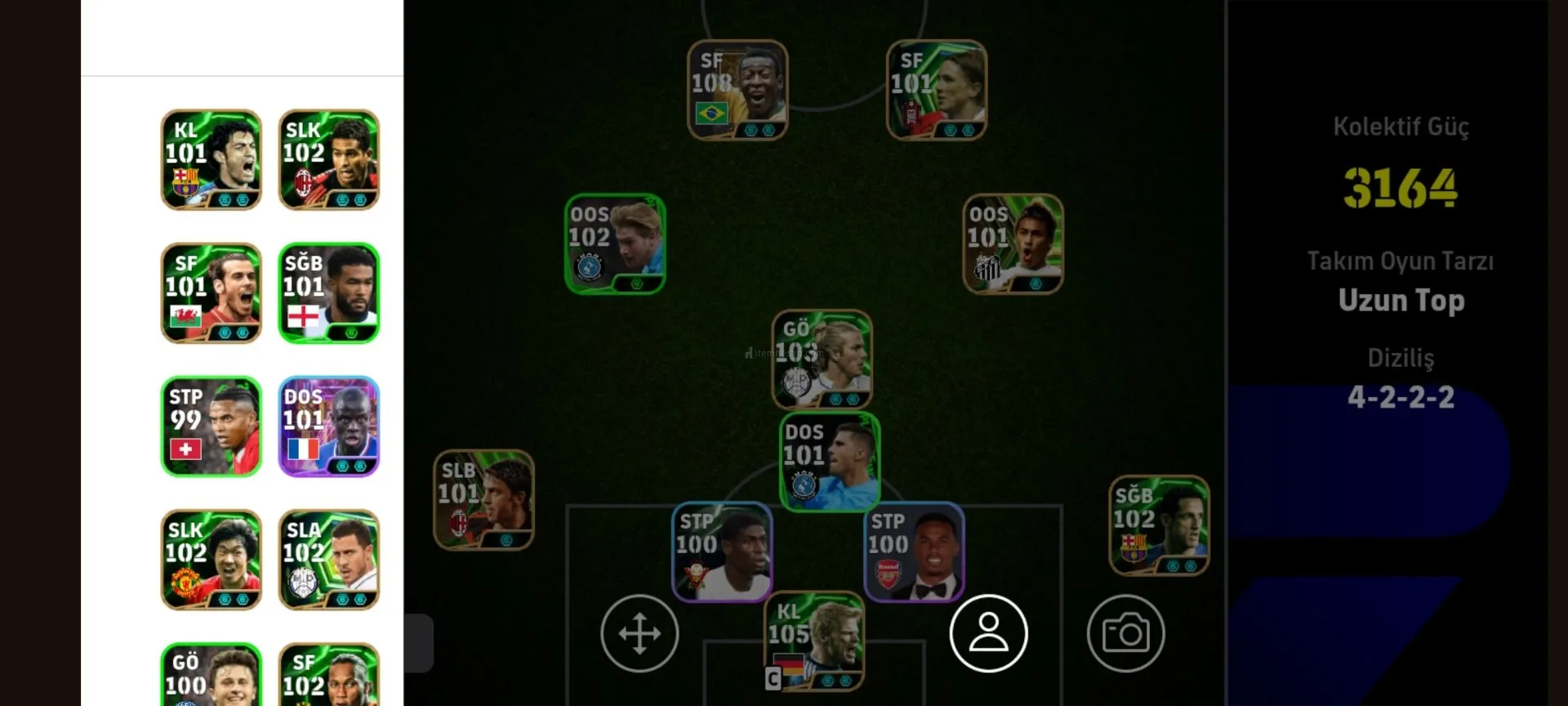
Task: Select the SĞB 101 England flag card
Action: pyautogui.click(x=328, y=293)
